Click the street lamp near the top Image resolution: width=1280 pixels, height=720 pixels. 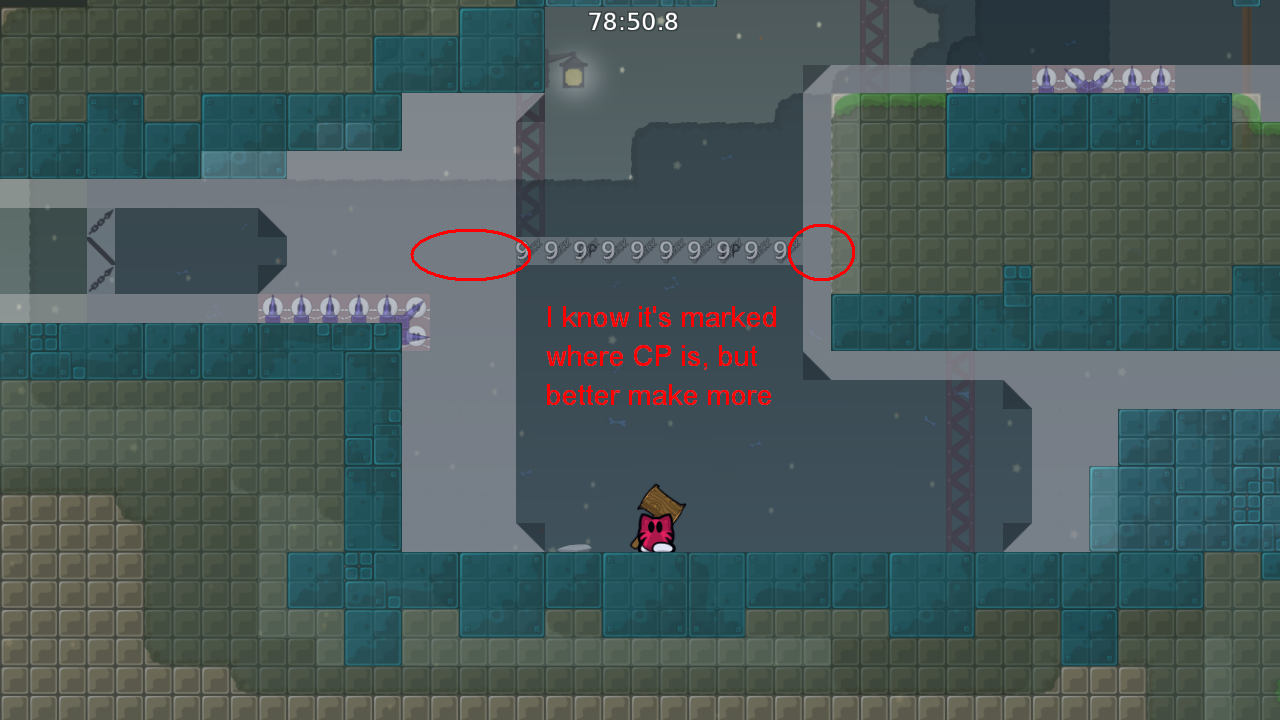(571, 75)
